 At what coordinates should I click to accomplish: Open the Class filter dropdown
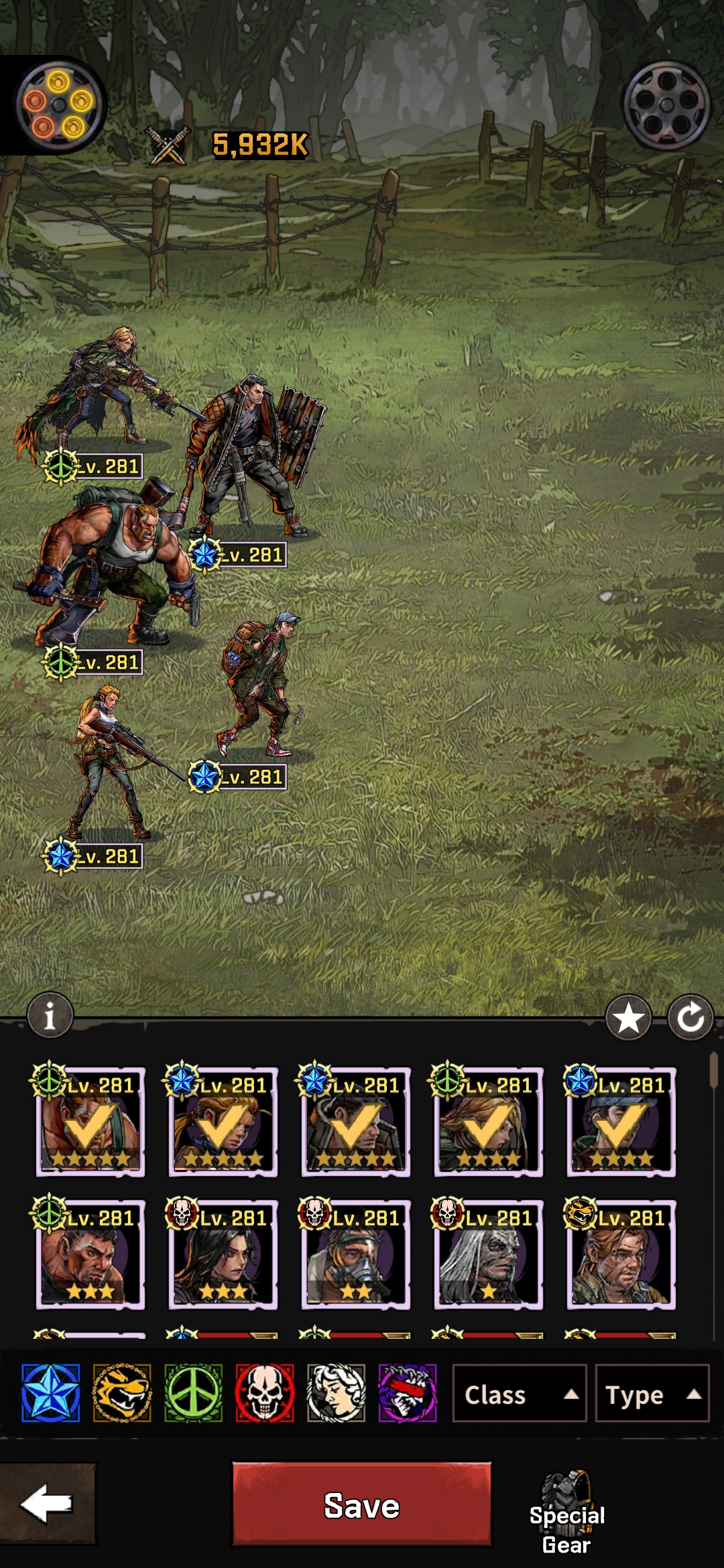tap(520, 1394)
